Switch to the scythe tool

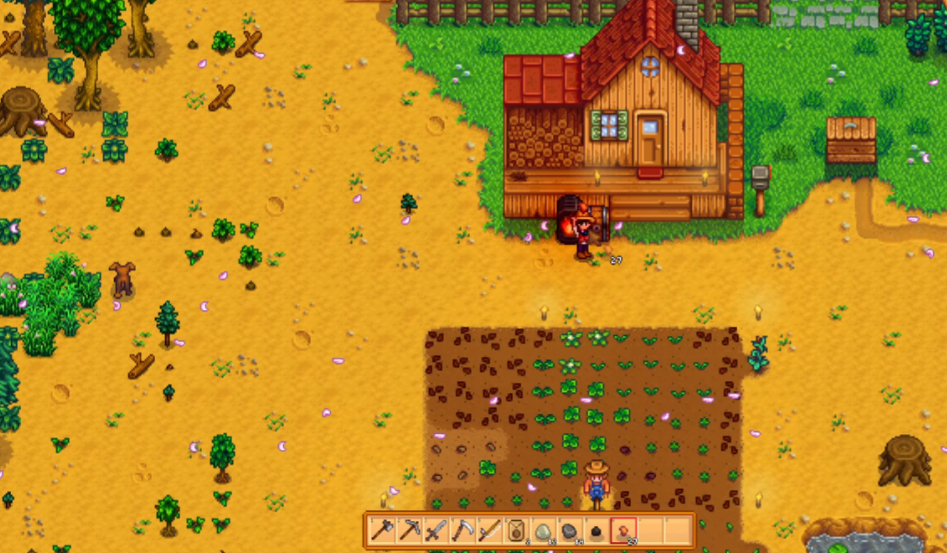click(x=462, y=530)
